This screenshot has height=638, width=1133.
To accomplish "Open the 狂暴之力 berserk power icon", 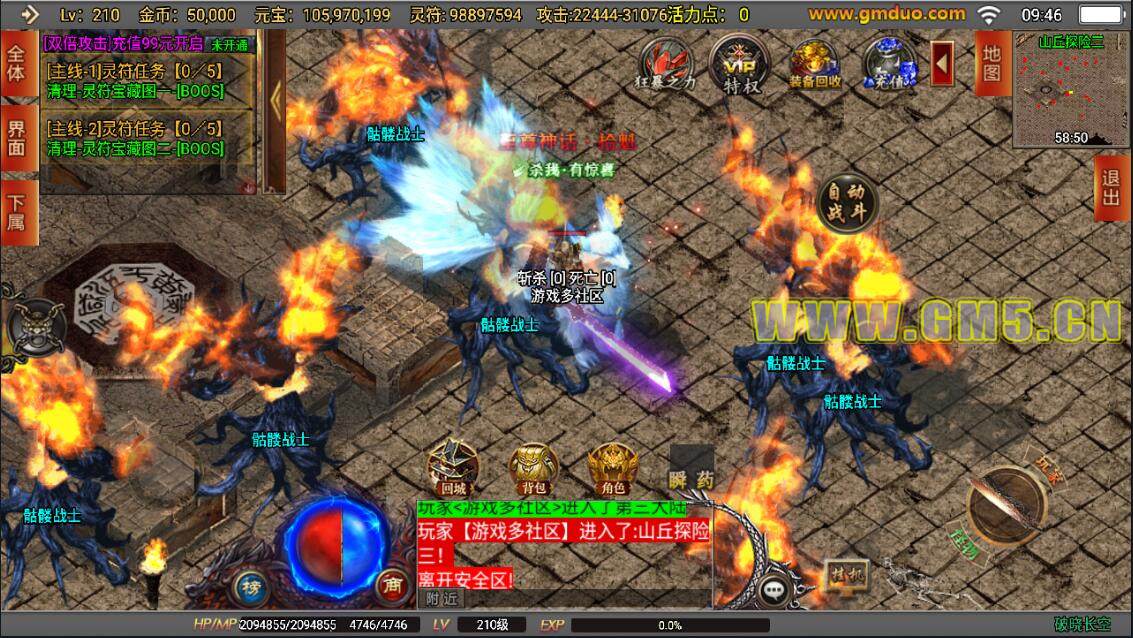I will pyautogui.click(x=667, y=65).
